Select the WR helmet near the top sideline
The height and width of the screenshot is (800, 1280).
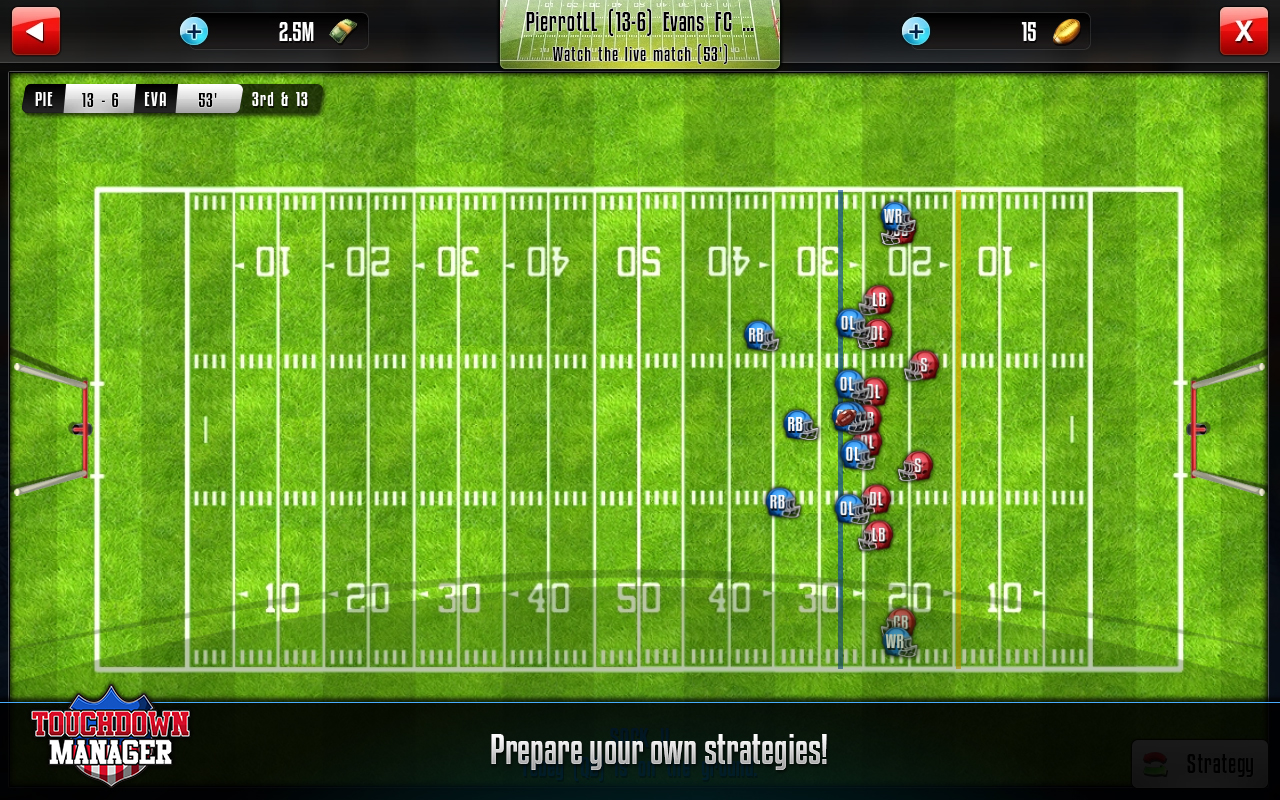(x=893, y=215)
